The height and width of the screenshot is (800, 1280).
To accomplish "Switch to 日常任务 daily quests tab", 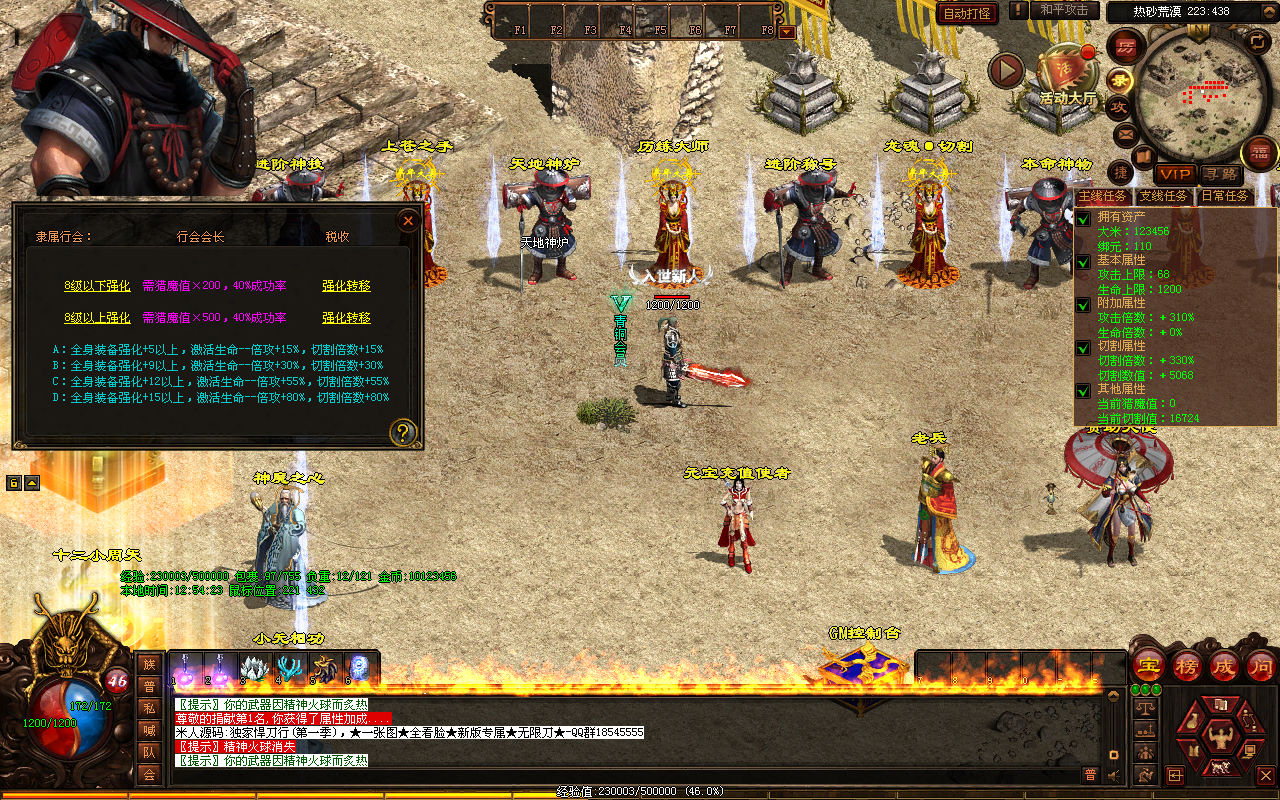I will [1224, 196].
